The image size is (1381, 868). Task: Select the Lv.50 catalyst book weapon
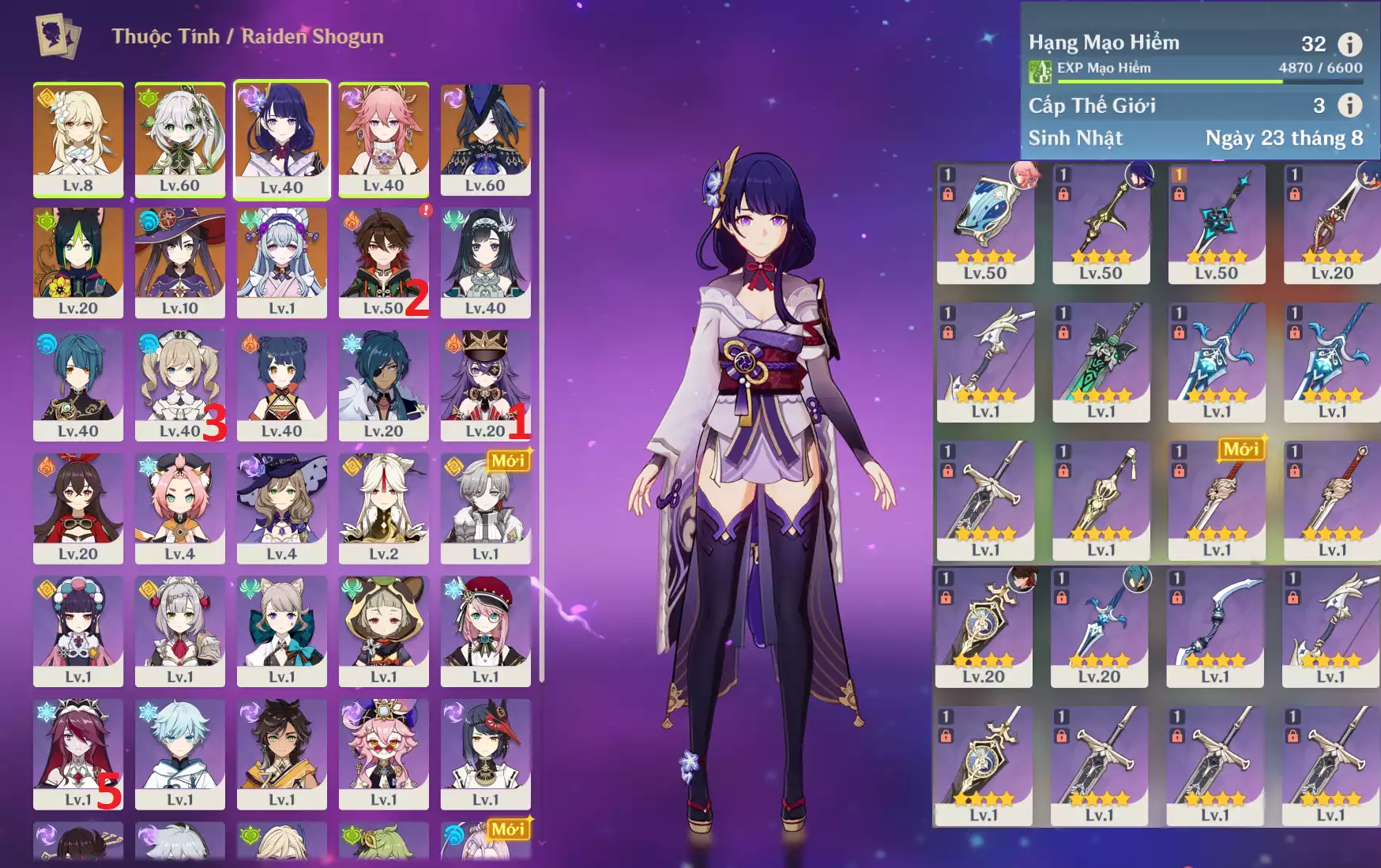[x=985, y=224]
